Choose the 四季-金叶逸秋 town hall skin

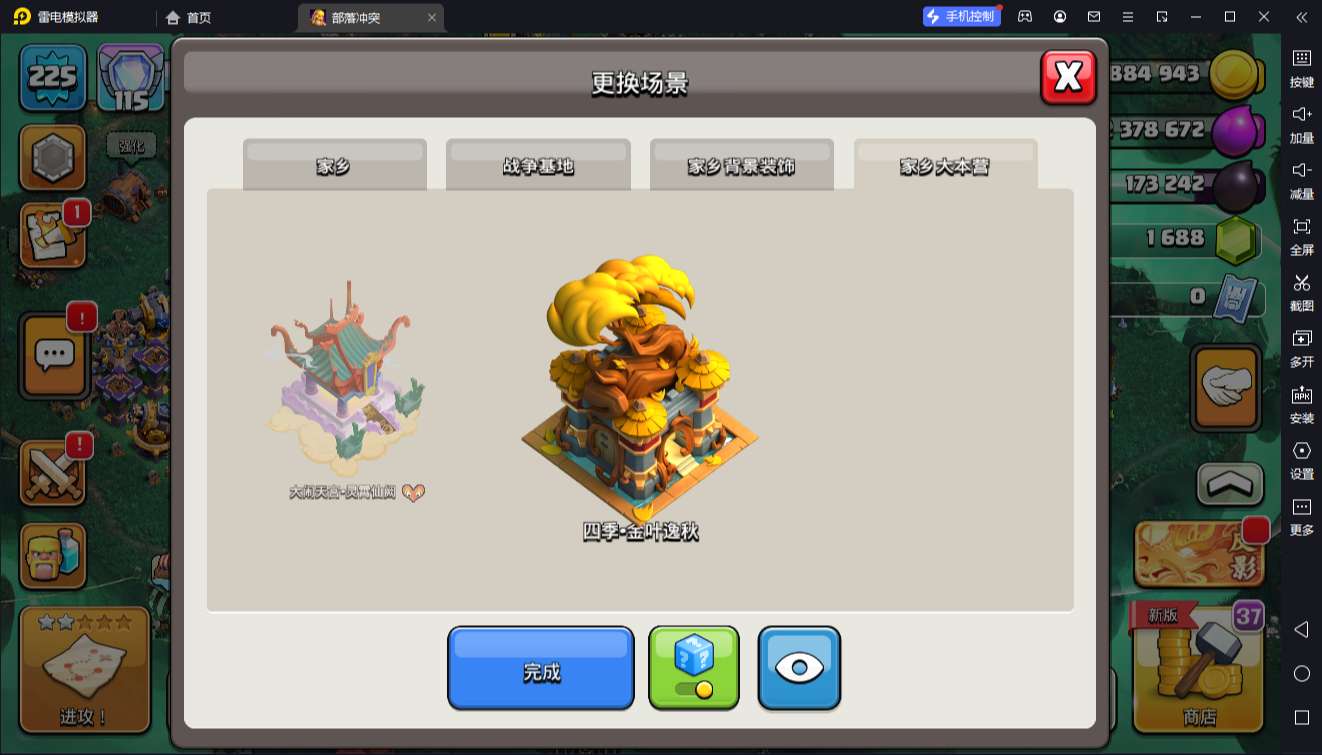click(640, 395)
